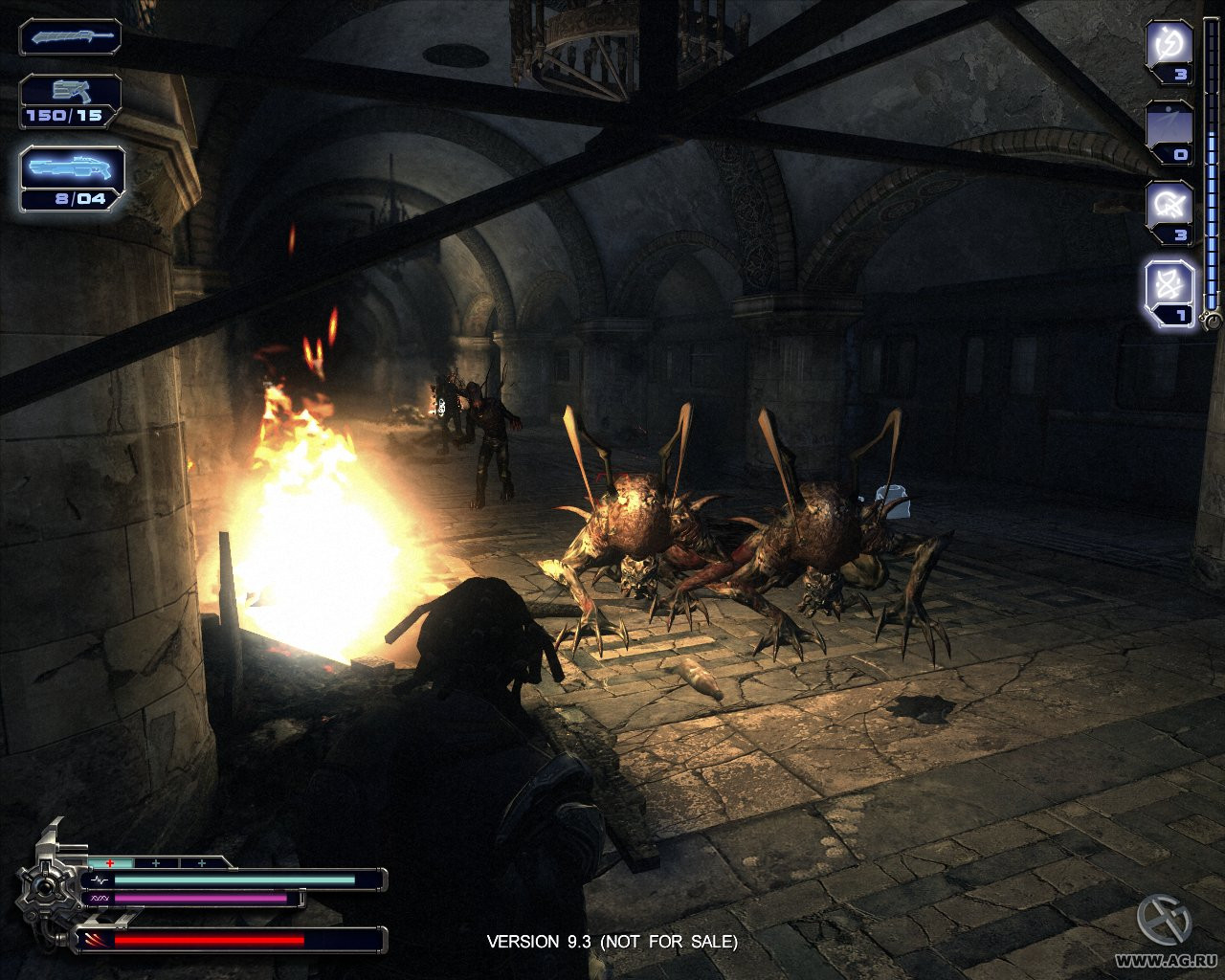
Task: Select the glowing highlighted ability icon
Action: click(x=1169, y=286)
